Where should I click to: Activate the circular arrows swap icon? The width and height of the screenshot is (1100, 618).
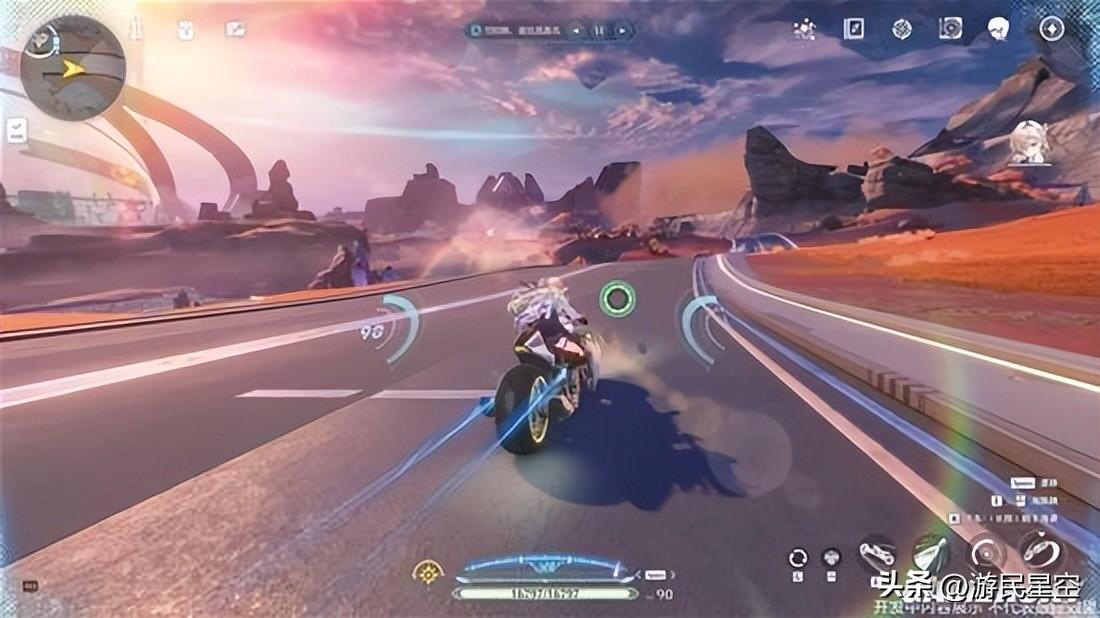point(797,558)
